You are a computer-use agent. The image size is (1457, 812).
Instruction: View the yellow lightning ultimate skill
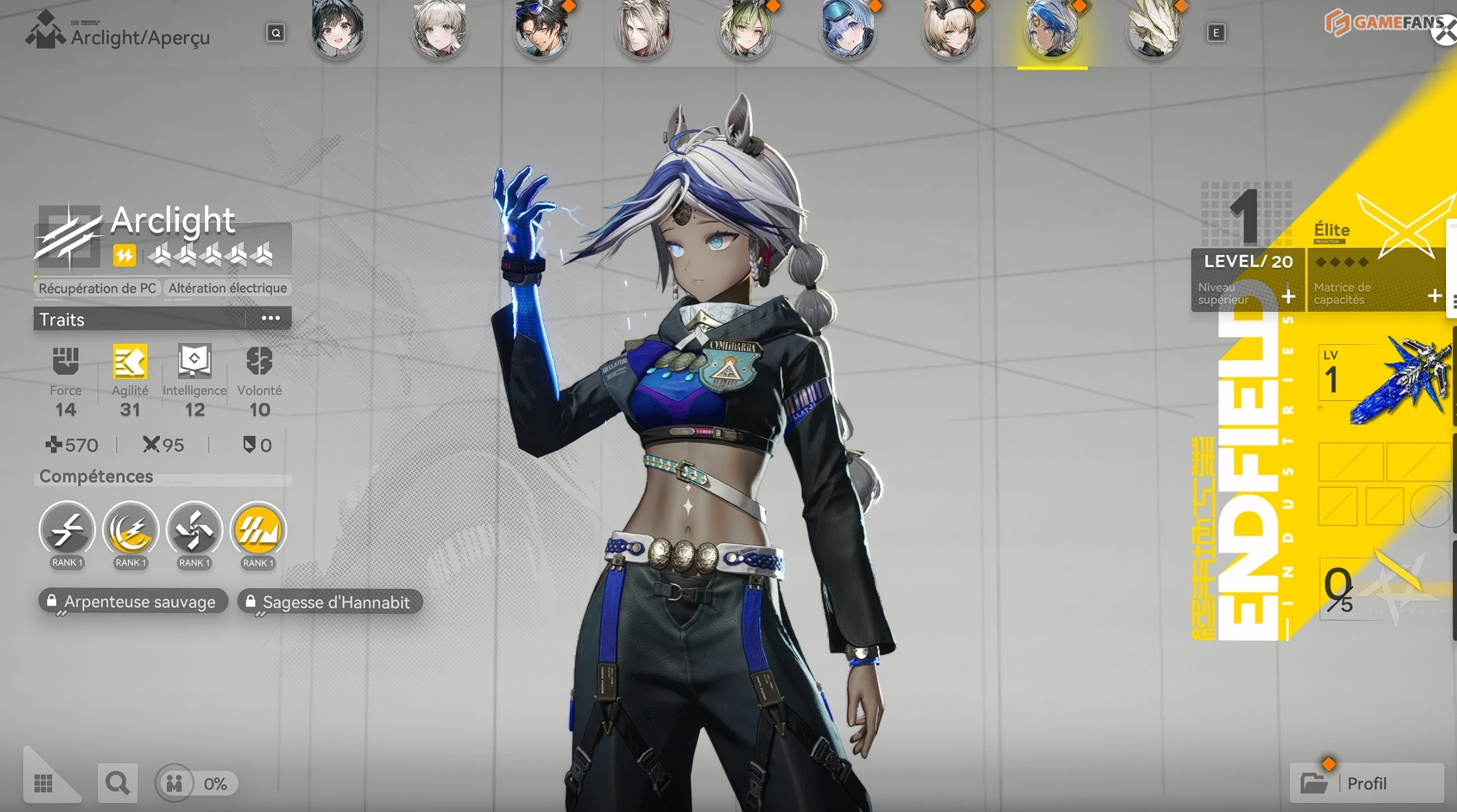click(x=258, y=530)
